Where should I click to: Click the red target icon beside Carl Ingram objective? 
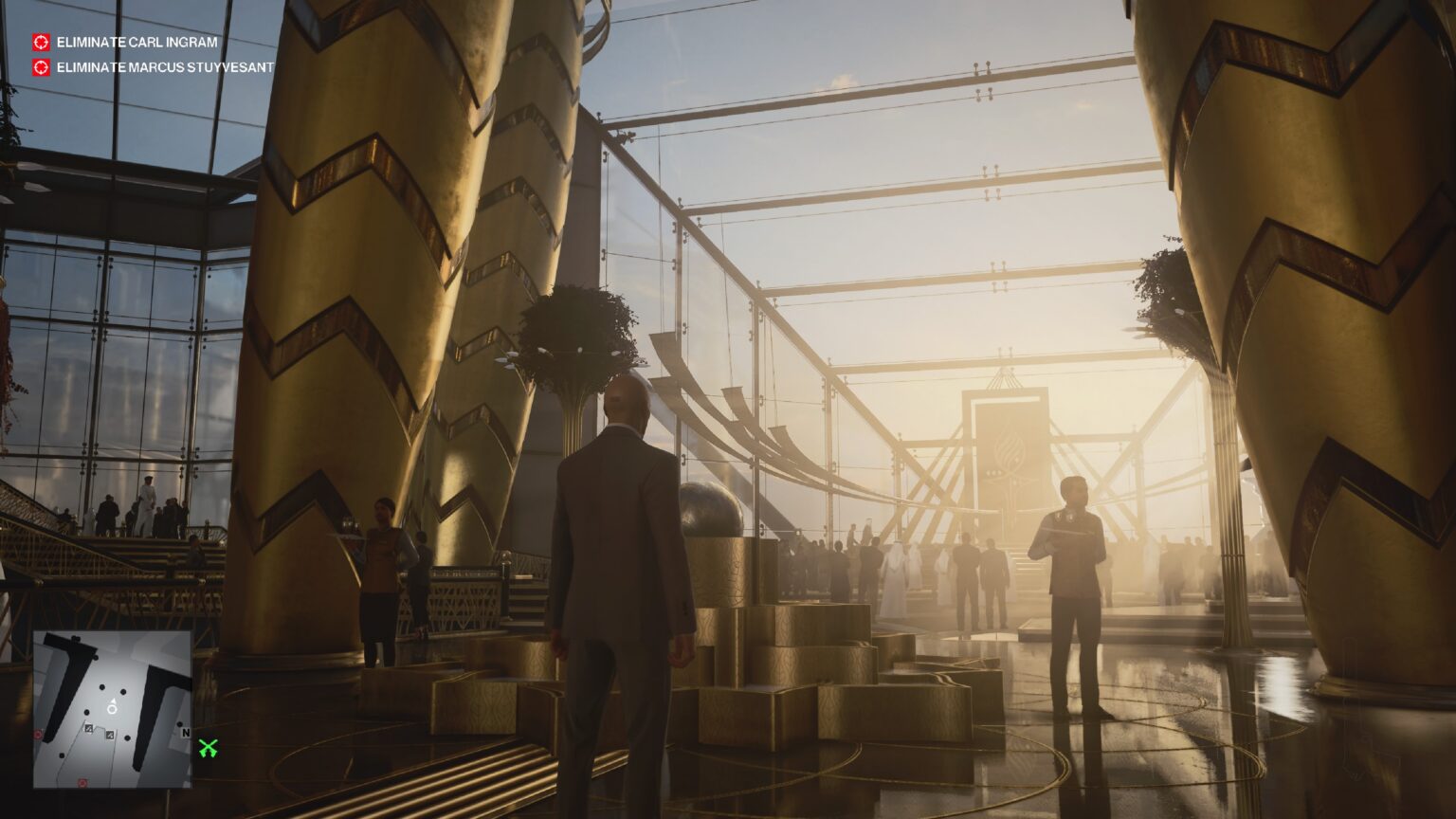tap(40, 42)
